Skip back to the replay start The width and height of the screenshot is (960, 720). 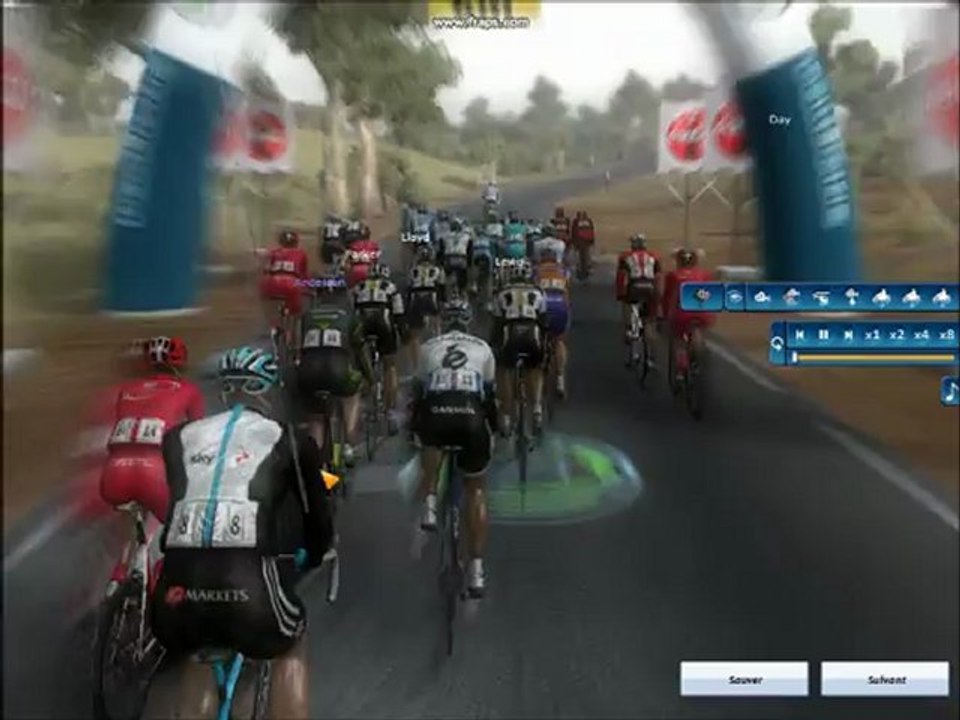[800, 335]
